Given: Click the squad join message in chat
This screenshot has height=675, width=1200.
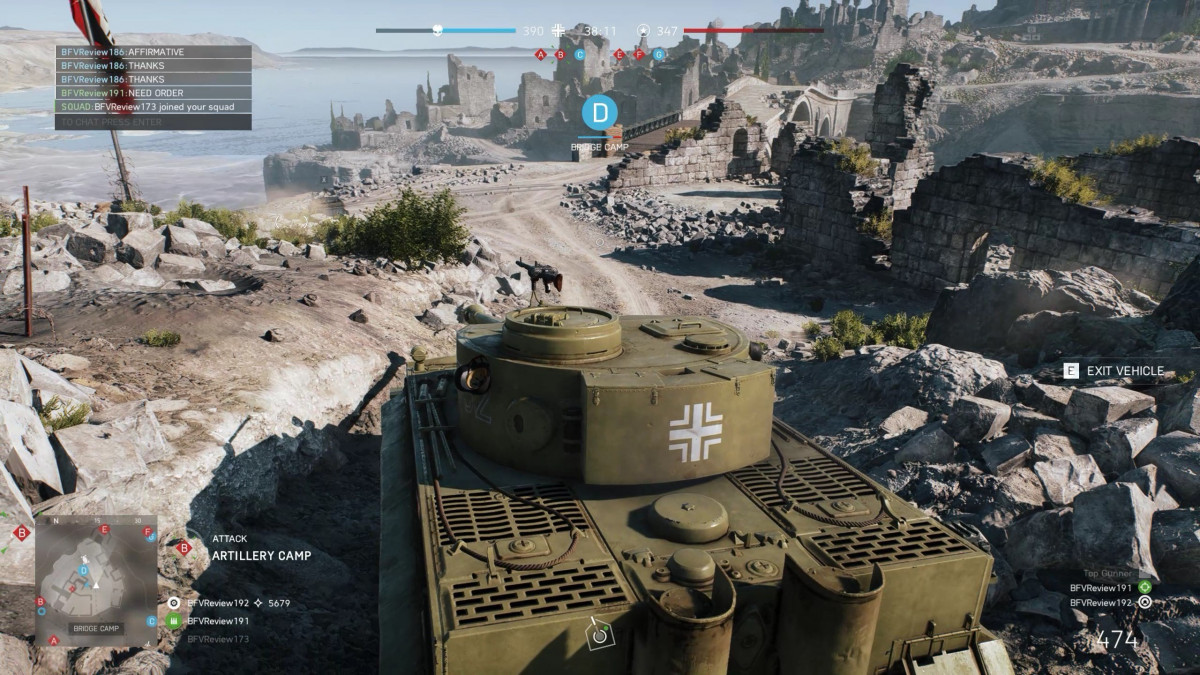Looking at the screenshot, I should (153, 106).
